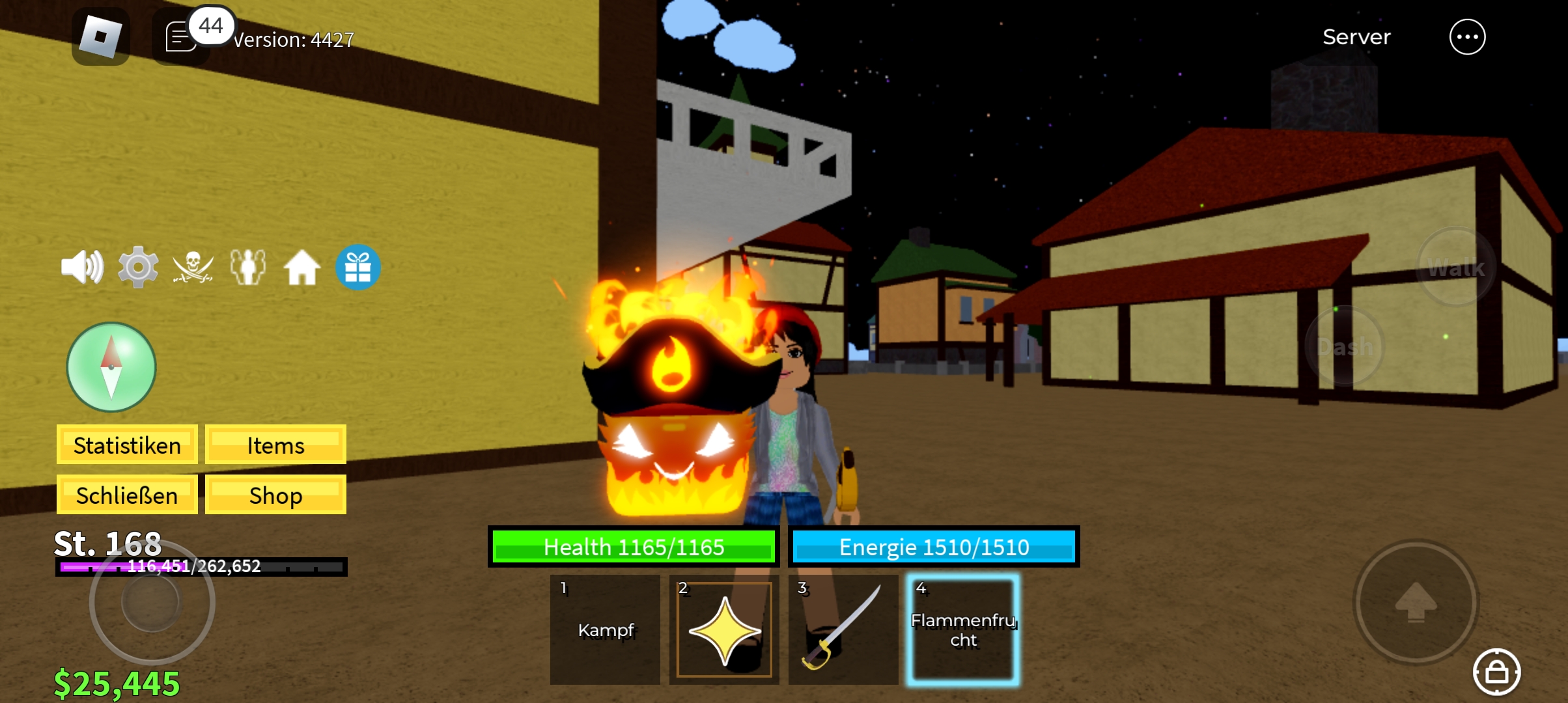Open the Shop

tap(275, 495)
